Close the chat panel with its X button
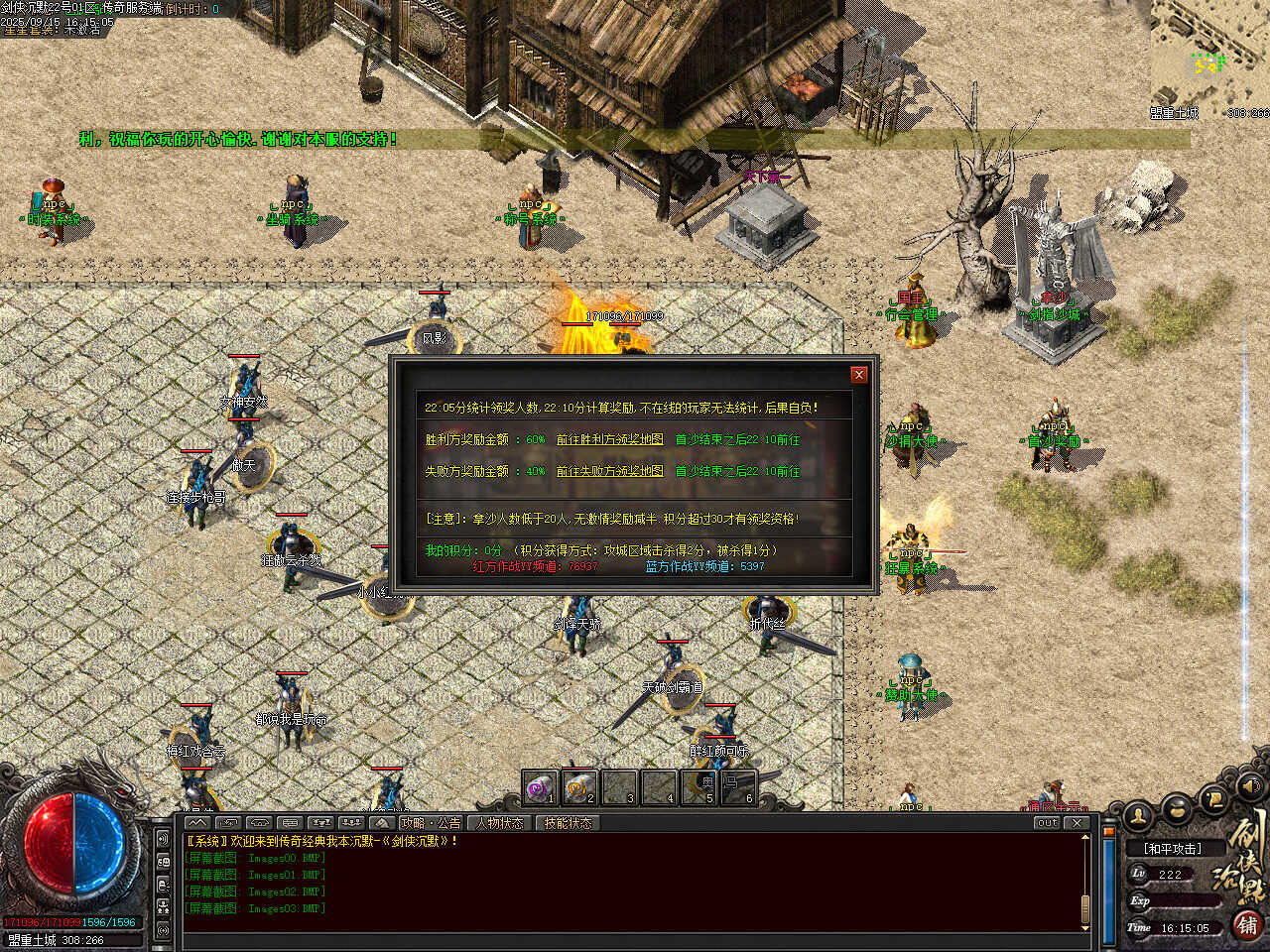The width and height of the screenshot is (1270, 952). pyautogui.click(x=1077, y=822)
